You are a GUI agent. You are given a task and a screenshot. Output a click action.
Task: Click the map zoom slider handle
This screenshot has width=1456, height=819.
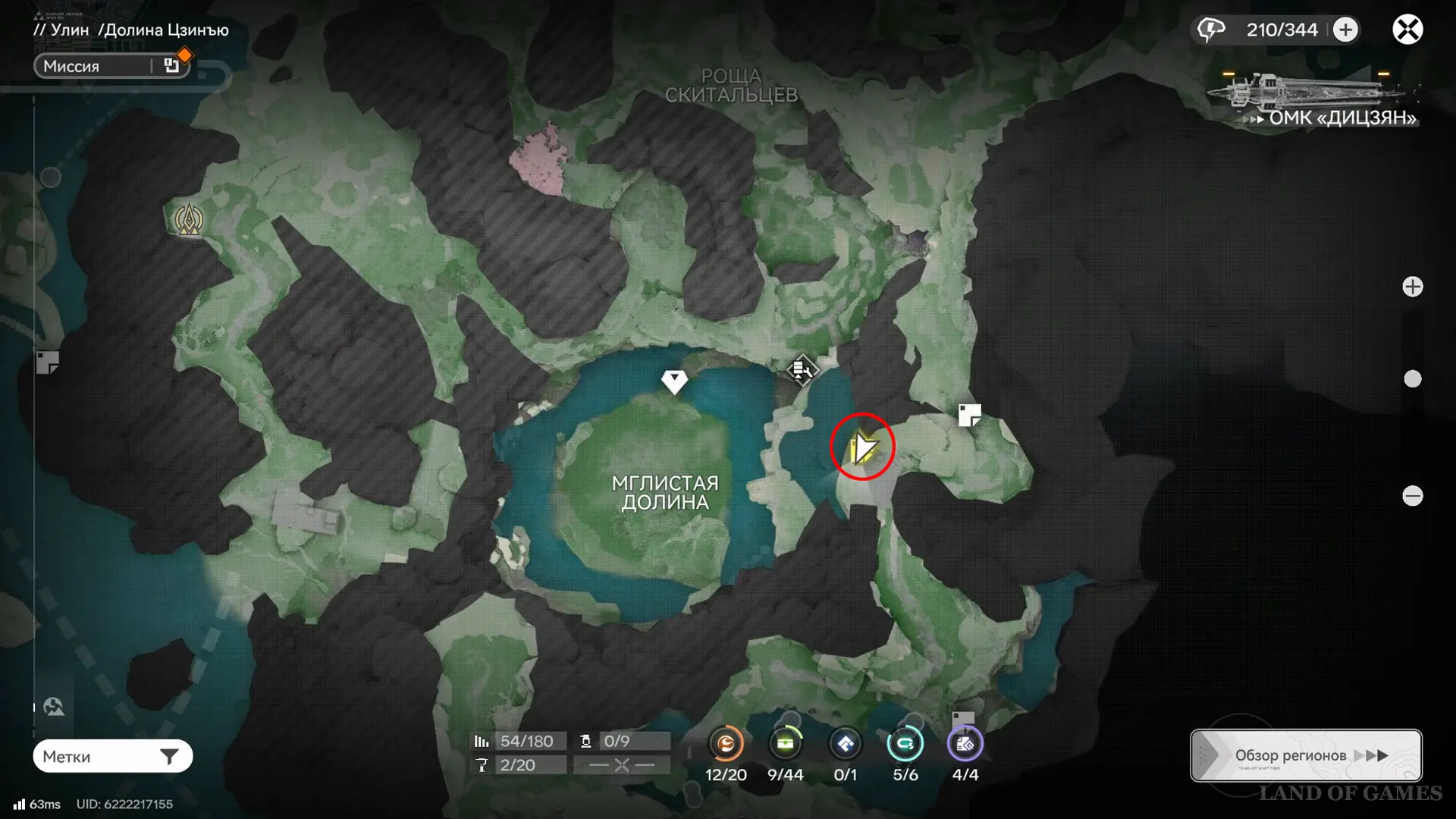pos(1412,379)
